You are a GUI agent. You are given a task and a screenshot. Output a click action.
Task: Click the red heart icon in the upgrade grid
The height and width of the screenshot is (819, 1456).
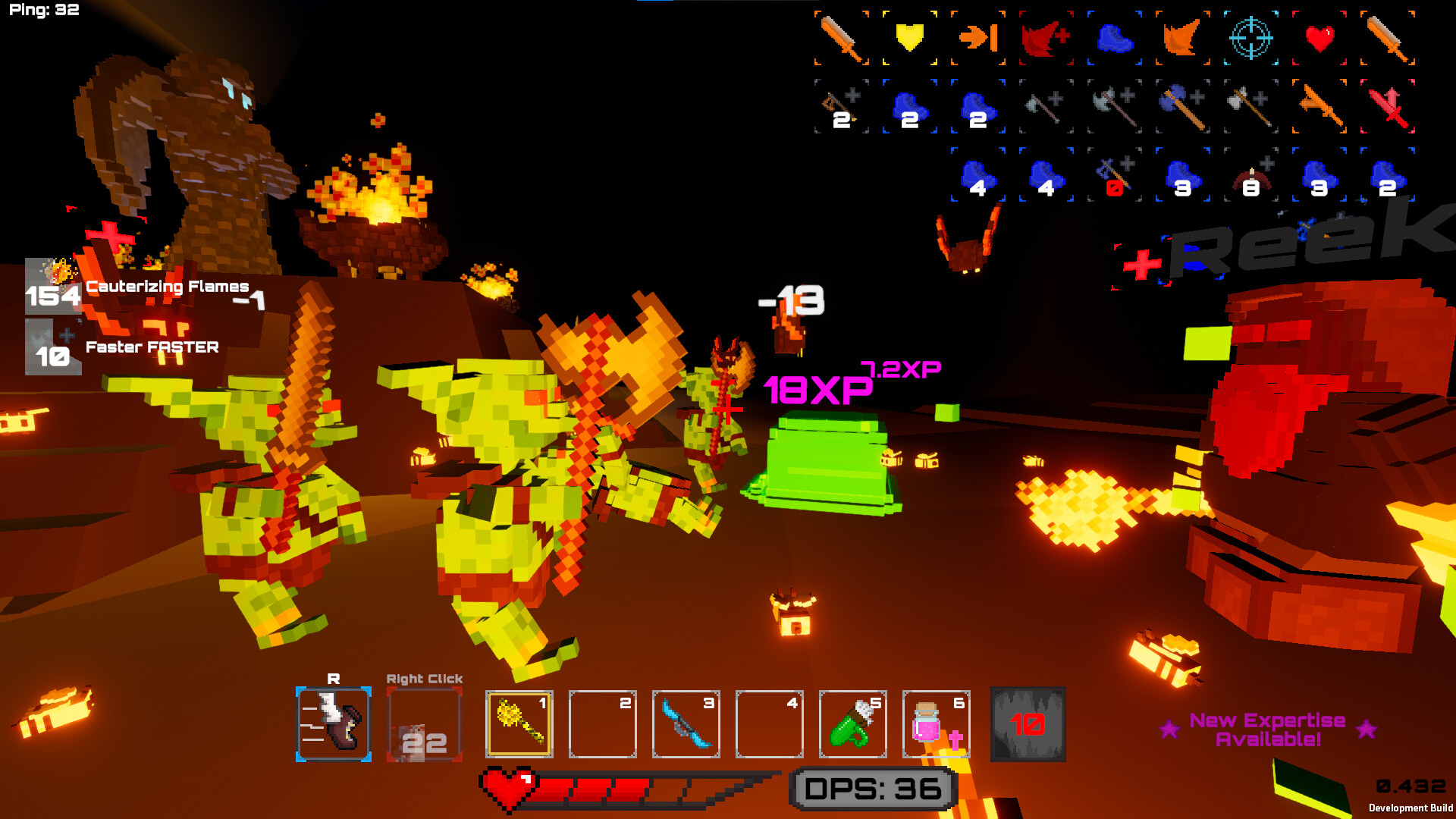coord(1319,36)
